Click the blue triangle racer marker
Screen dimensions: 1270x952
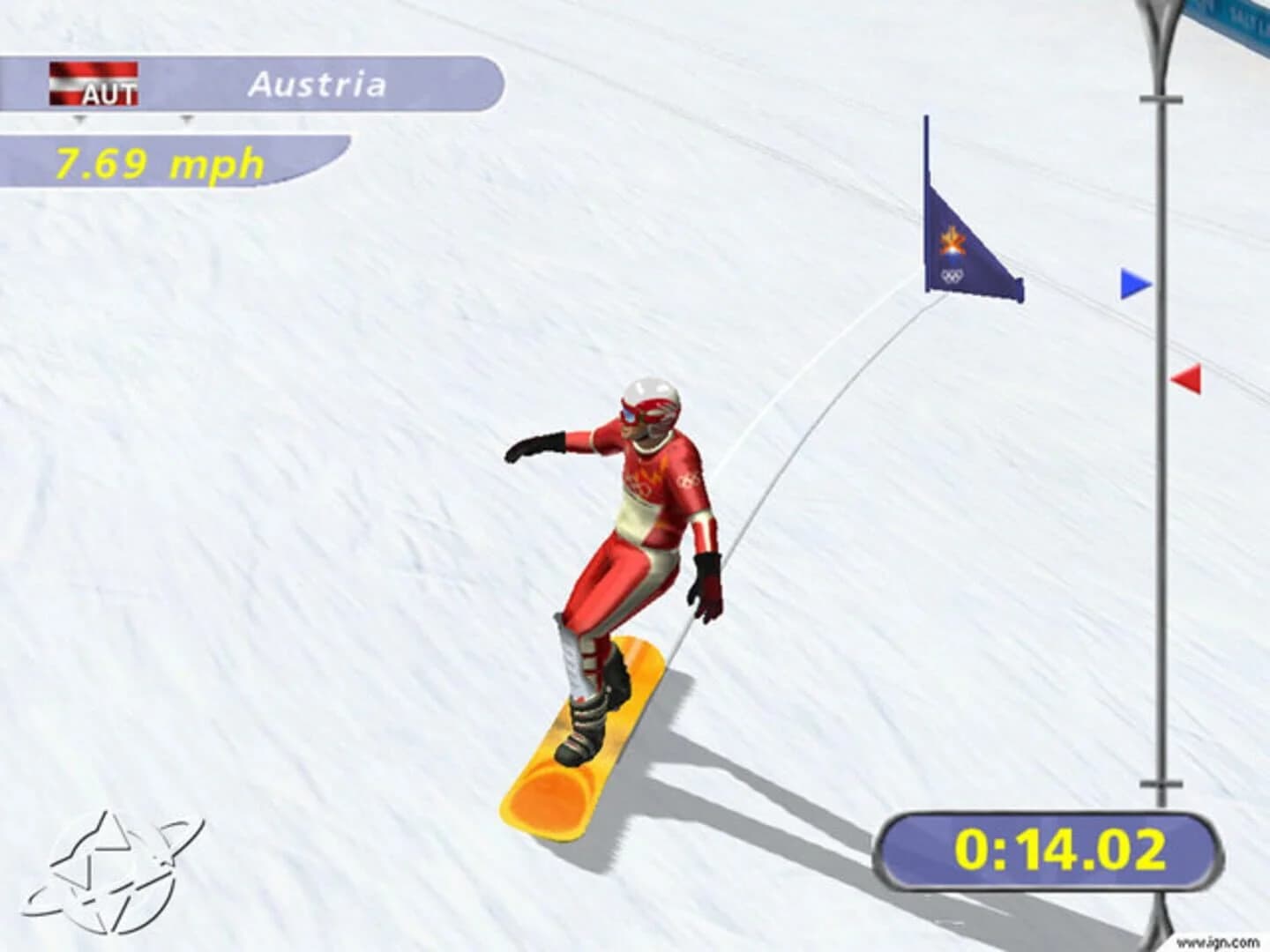[x=1135, y=284]
